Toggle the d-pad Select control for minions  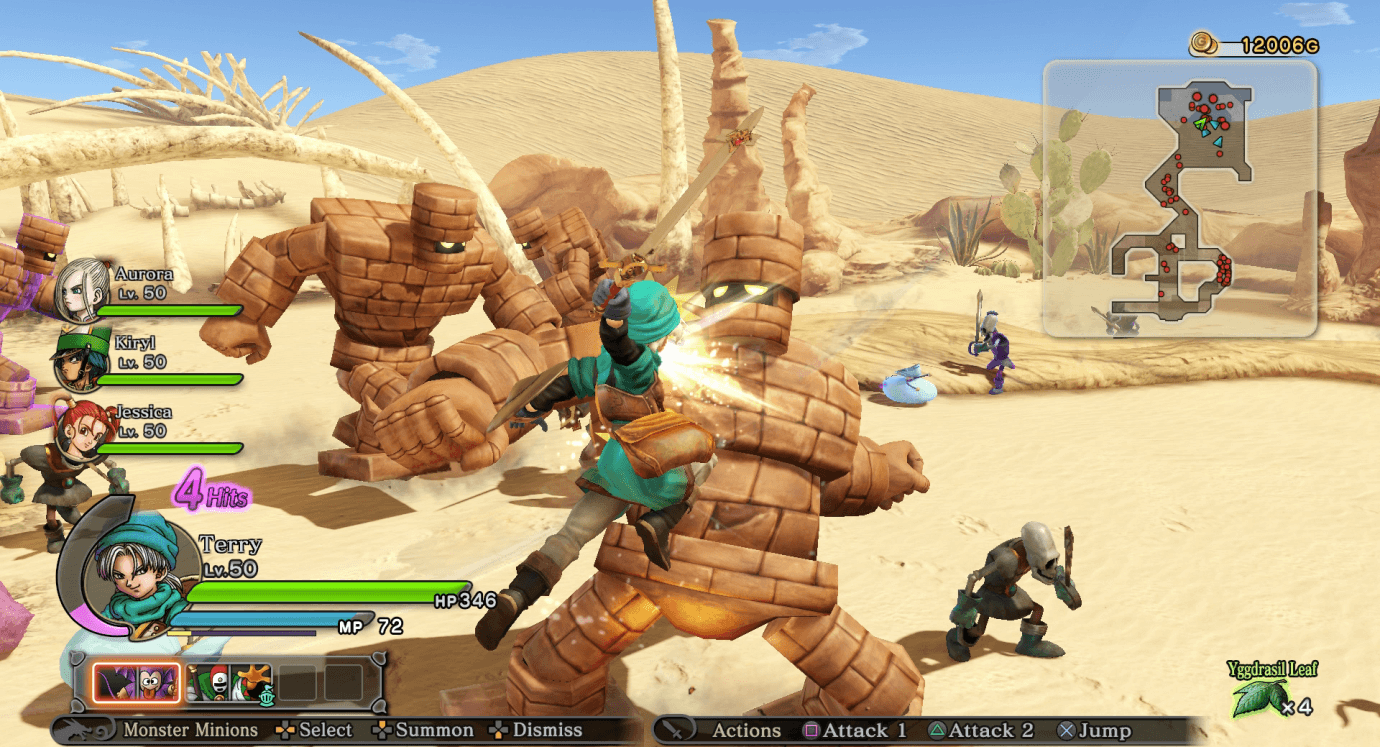287,729
